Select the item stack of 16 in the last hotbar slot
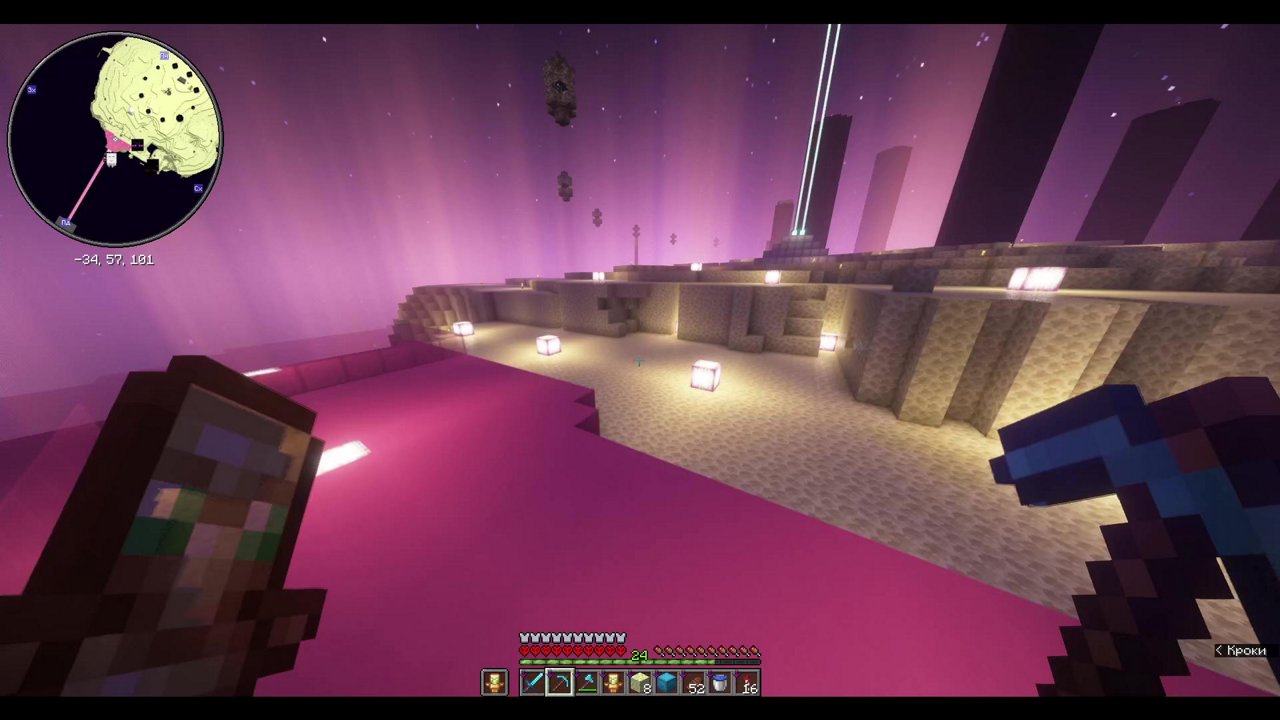 click(x=750, y=683)
